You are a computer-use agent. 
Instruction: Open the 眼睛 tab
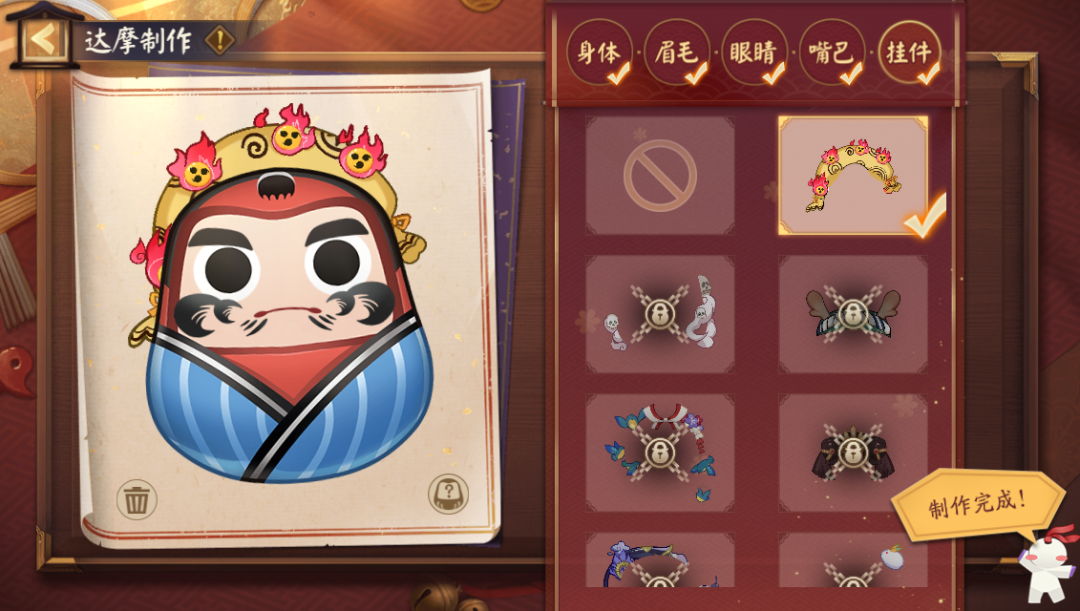[754, 53]
